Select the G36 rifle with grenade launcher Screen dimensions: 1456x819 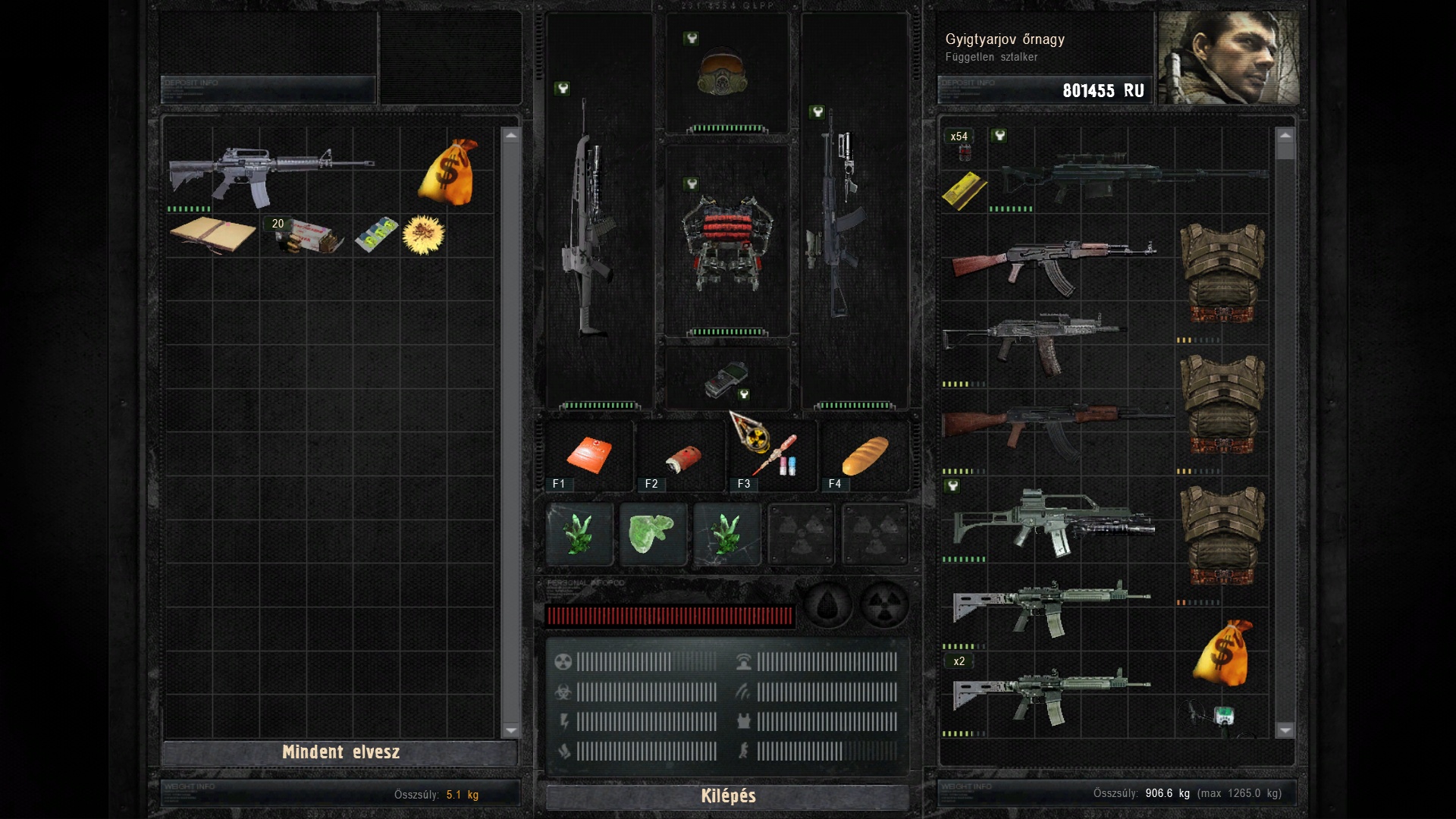click(1054, 522)
